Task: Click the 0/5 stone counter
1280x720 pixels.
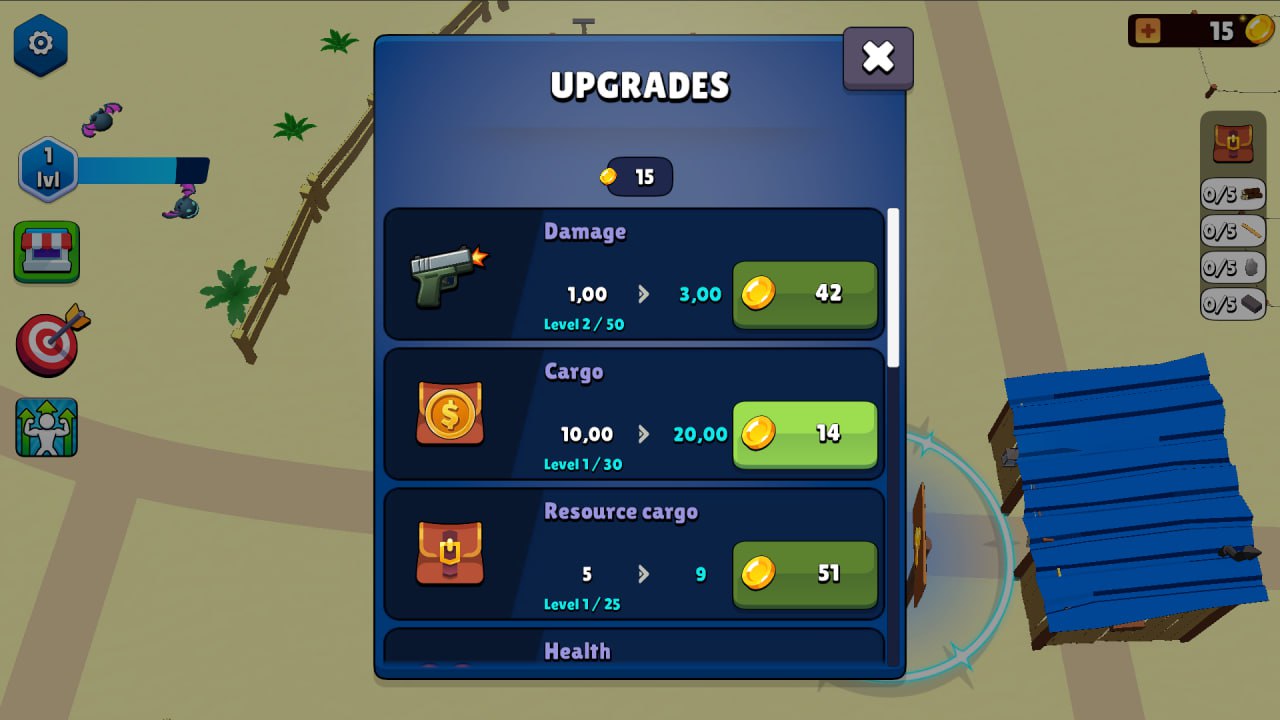Action: pos(1233,267)
